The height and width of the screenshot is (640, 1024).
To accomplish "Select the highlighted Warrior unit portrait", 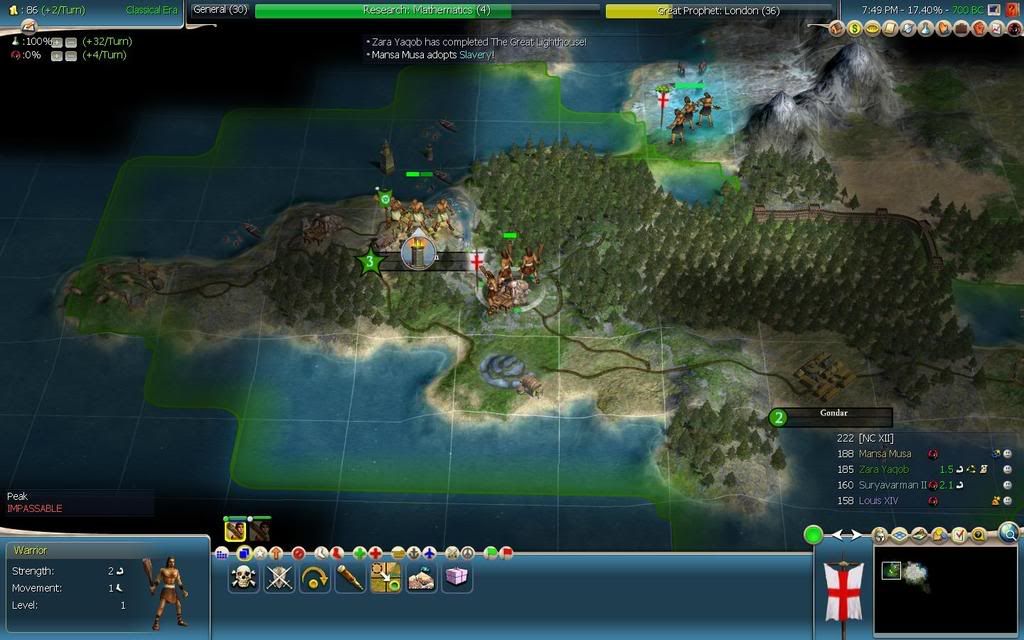I will (x=235, y=531).
